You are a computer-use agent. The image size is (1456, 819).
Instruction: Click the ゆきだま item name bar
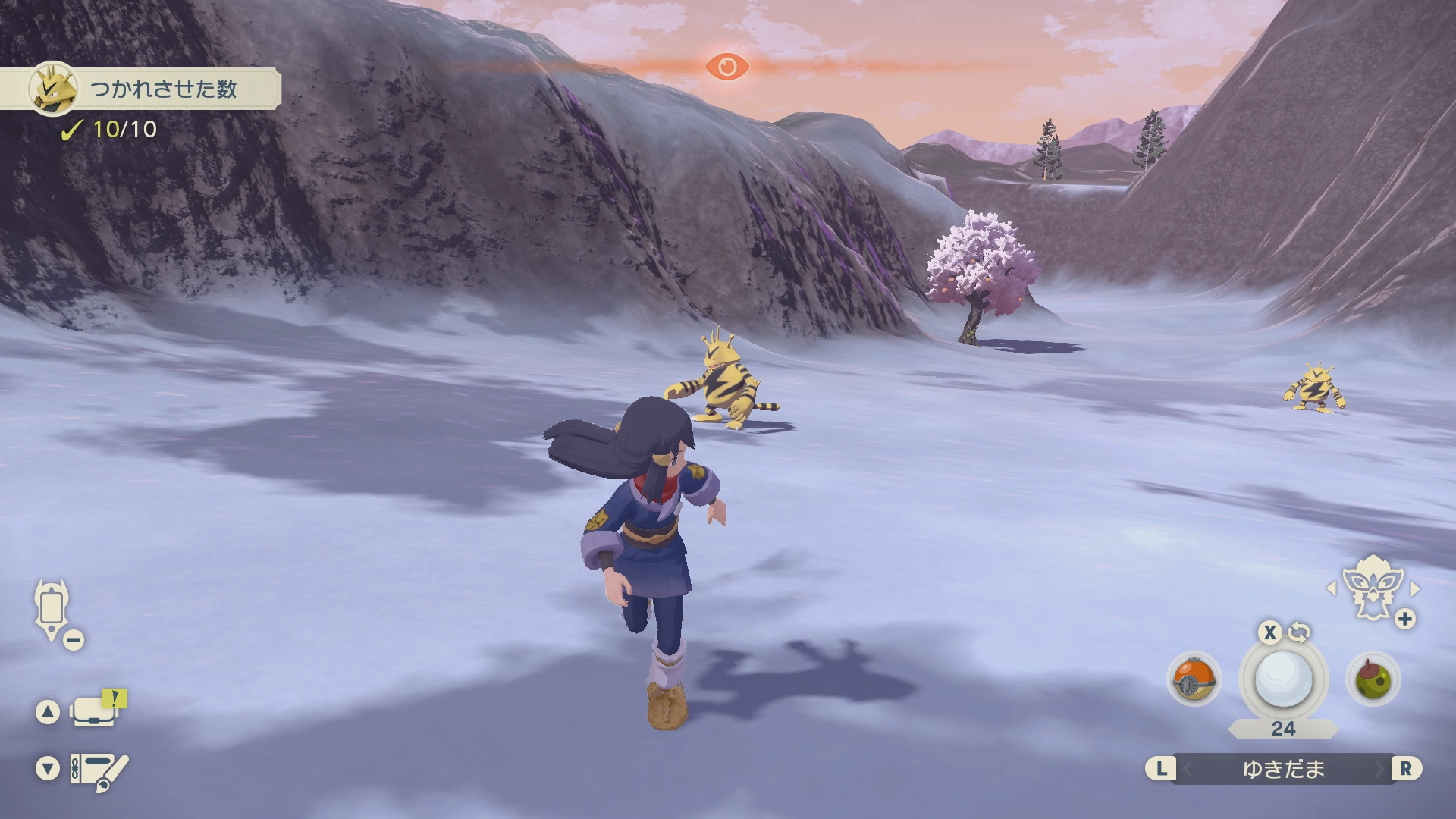1283,769
